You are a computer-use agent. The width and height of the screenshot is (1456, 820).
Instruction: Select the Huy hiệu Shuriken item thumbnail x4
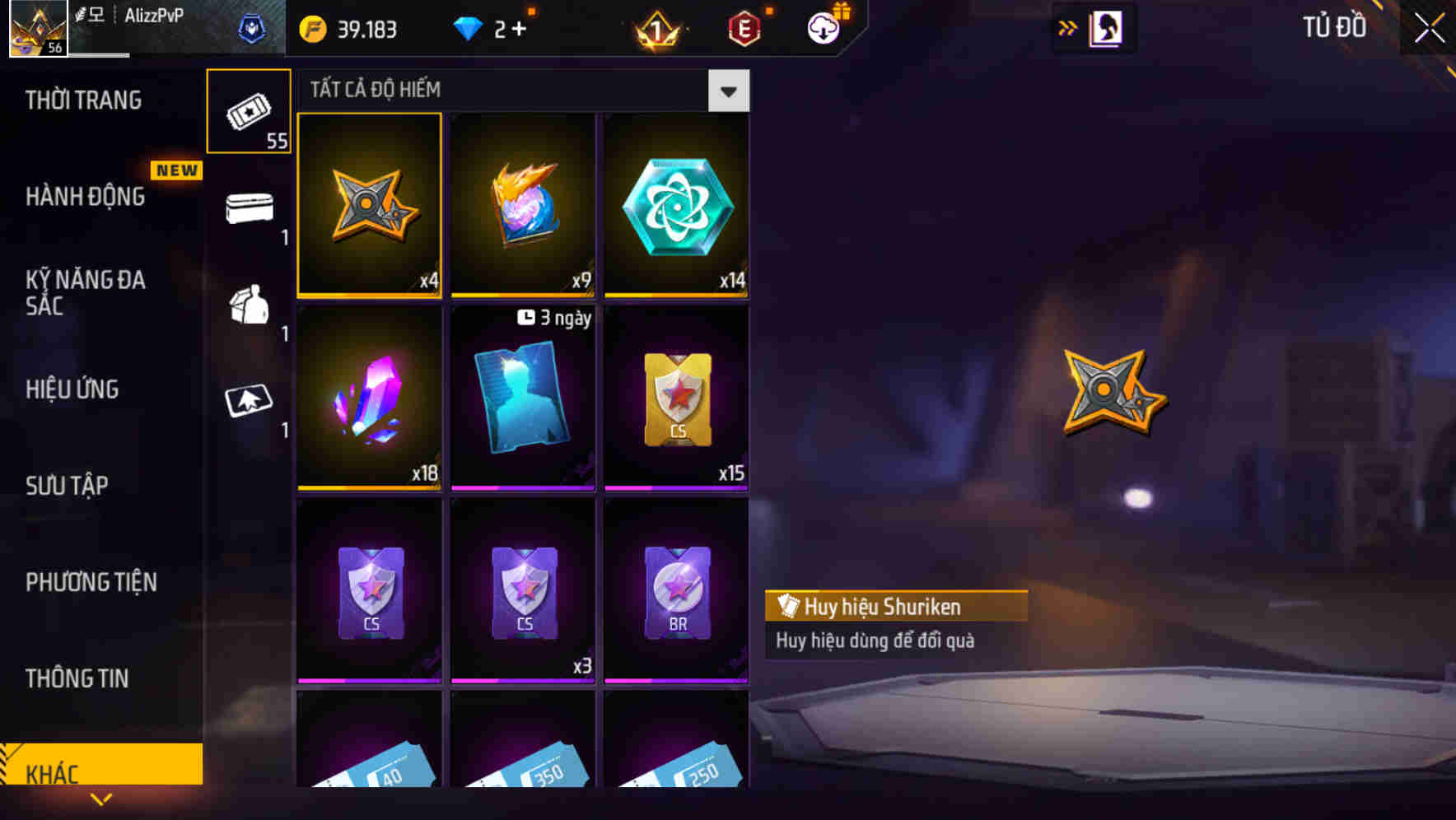(368, 205)
